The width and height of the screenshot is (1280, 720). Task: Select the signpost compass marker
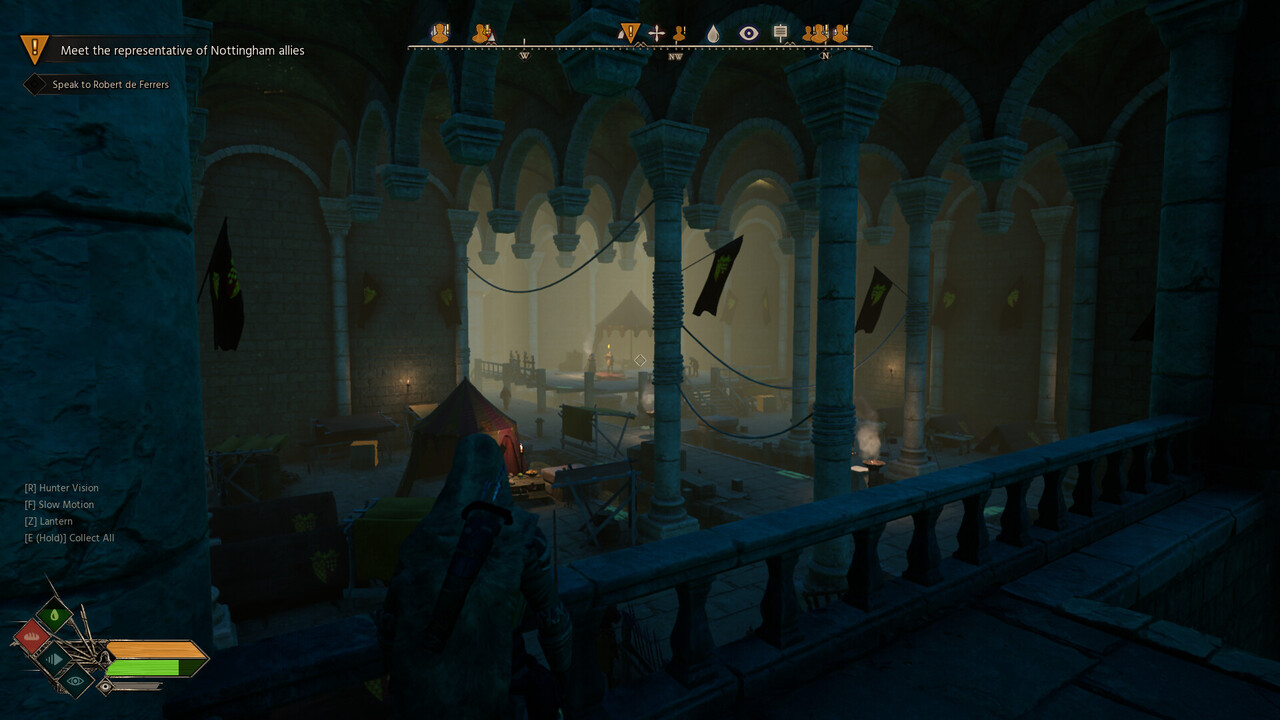(781, 33)
